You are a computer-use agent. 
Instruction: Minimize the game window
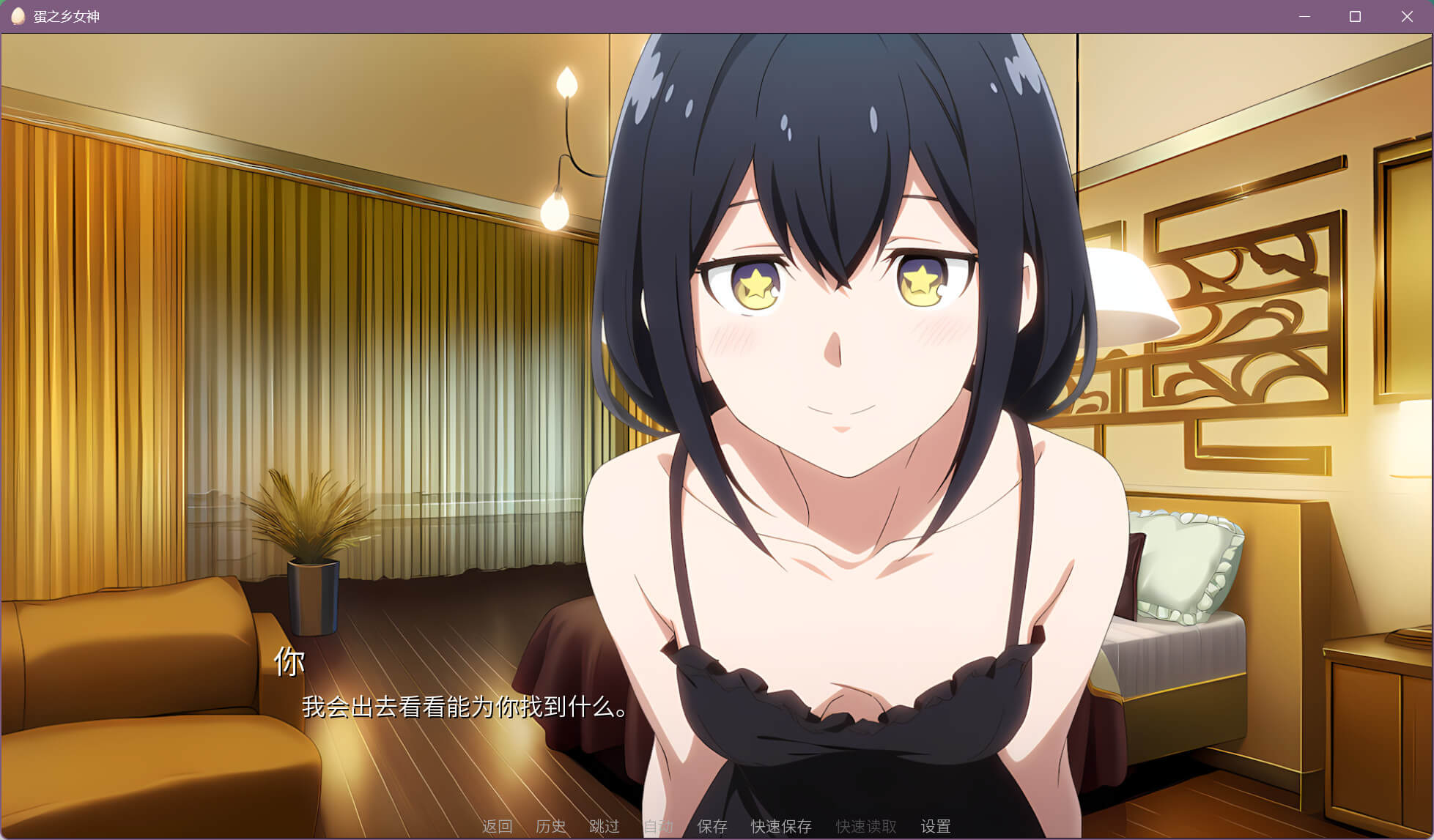click(x=1304, y=16)
